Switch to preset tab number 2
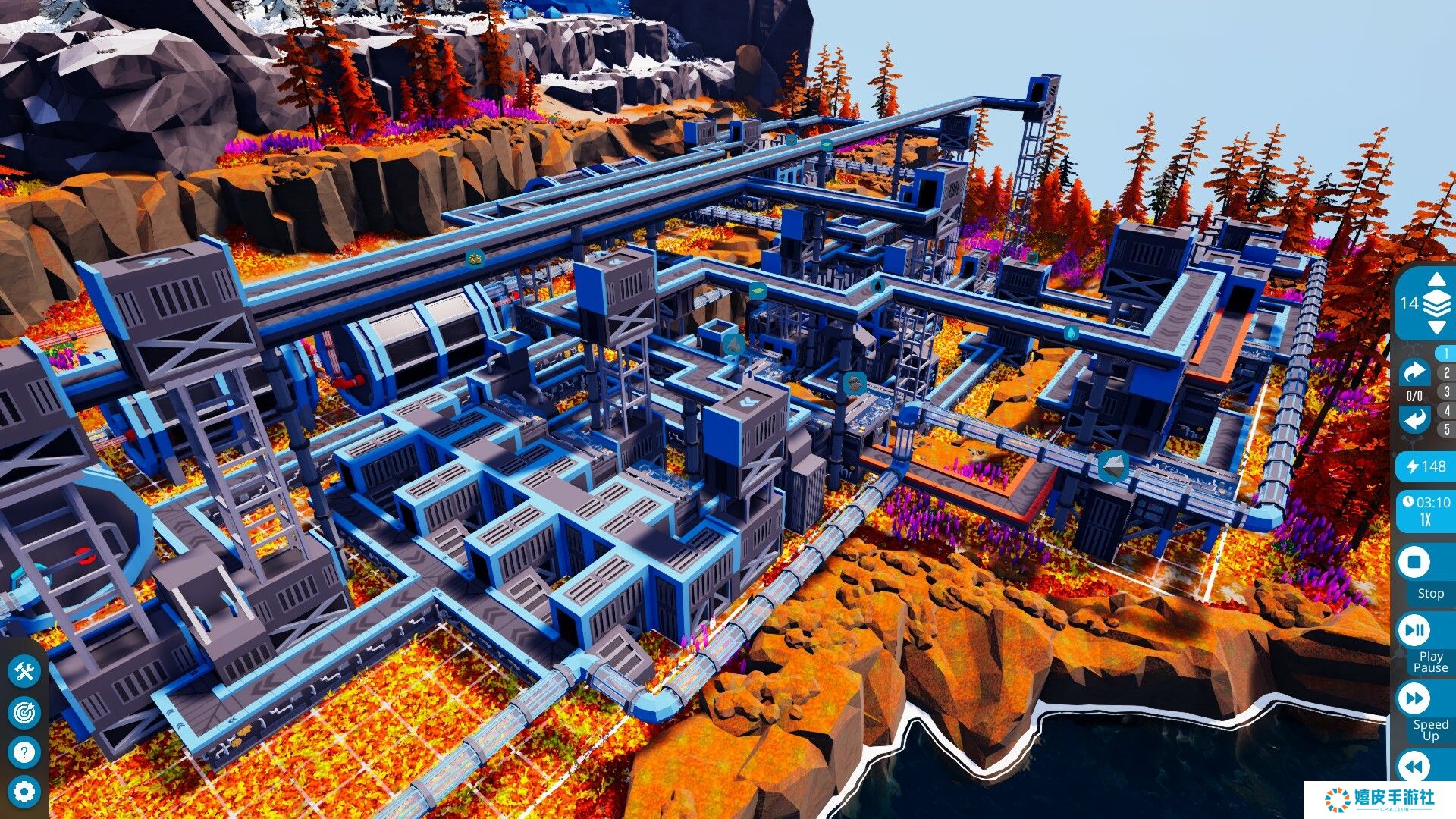The height and width of the screenshot is (819, 1456). [x=1446, y=372]
